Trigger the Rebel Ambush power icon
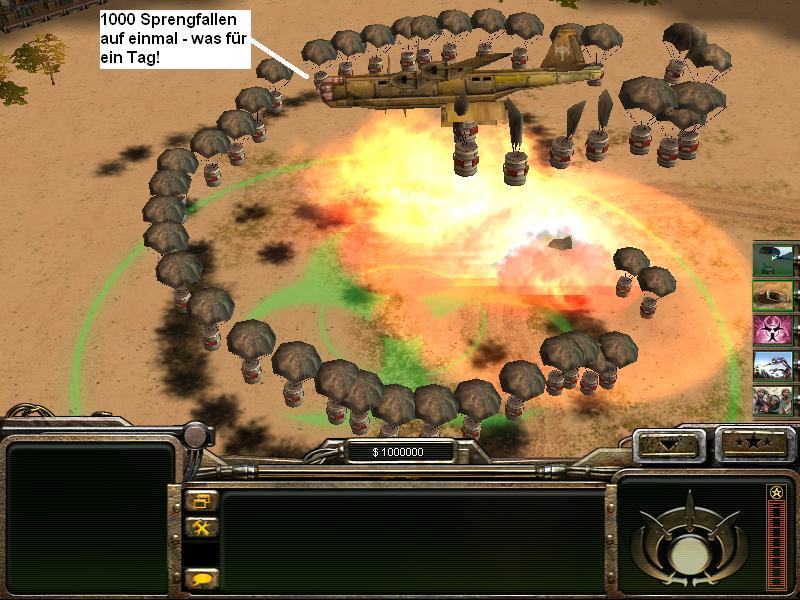The height and width of the screenshot is (600, 800). (773, 400)
